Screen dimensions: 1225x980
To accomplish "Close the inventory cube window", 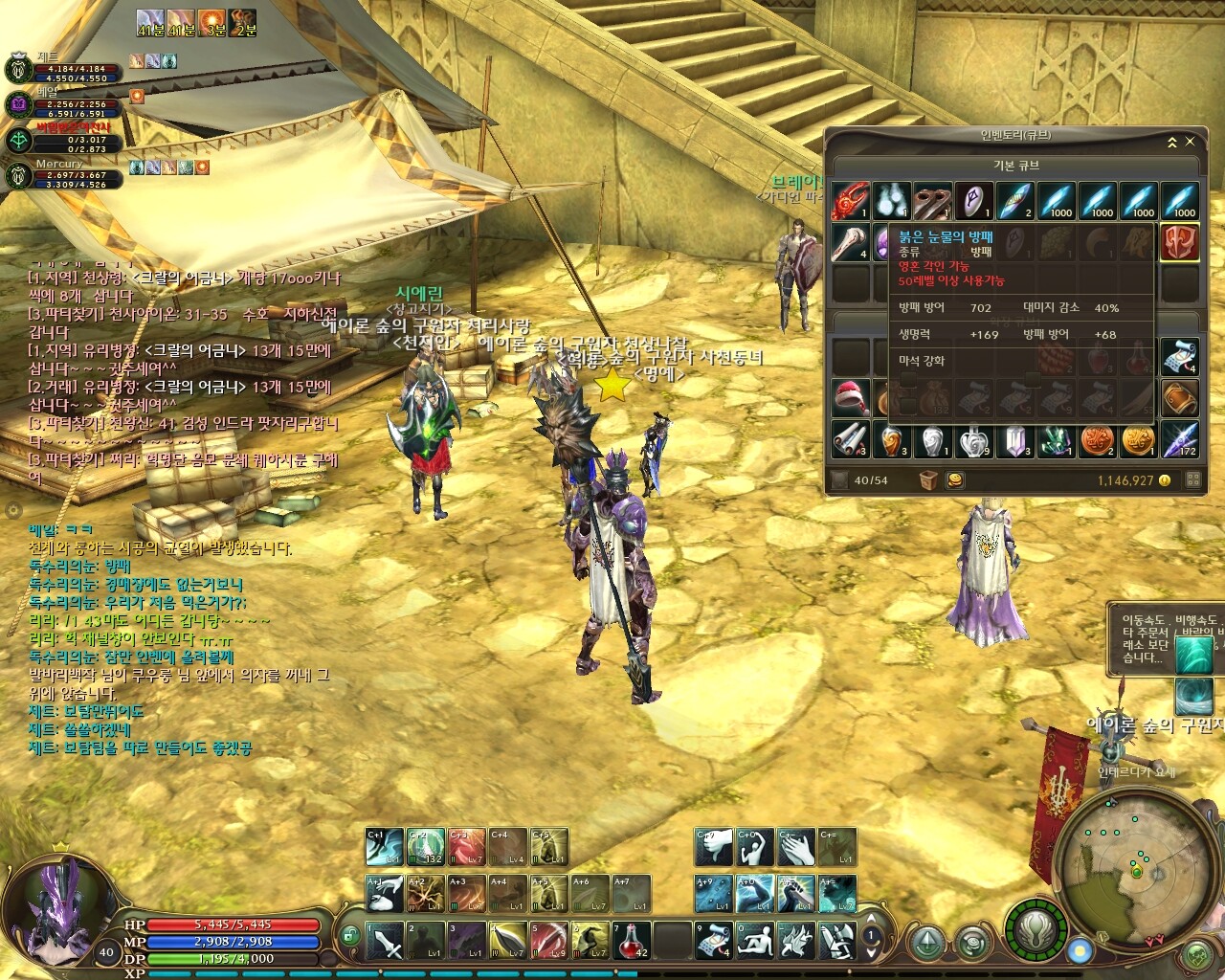I will (1191, 142).
